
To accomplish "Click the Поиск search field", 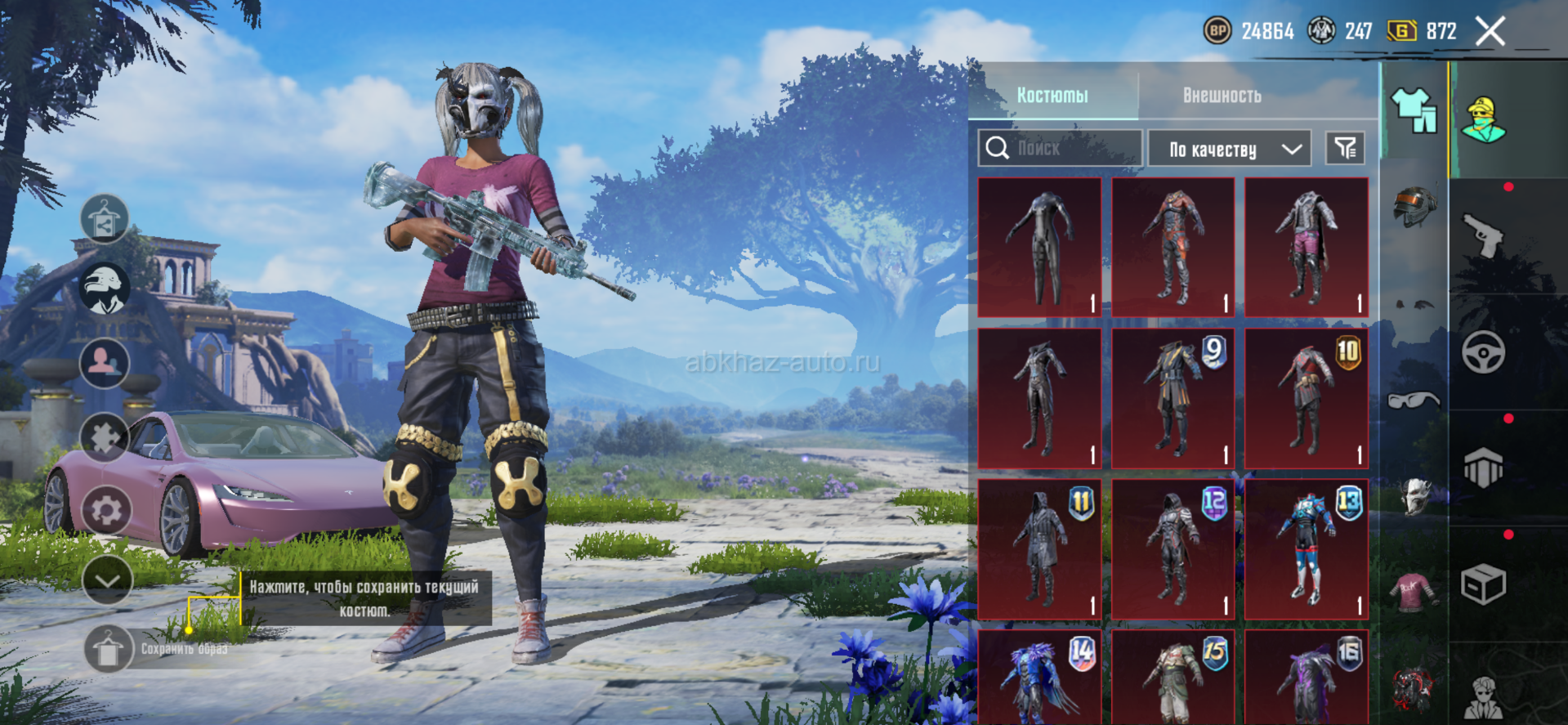I will [x=1061, y=149].
